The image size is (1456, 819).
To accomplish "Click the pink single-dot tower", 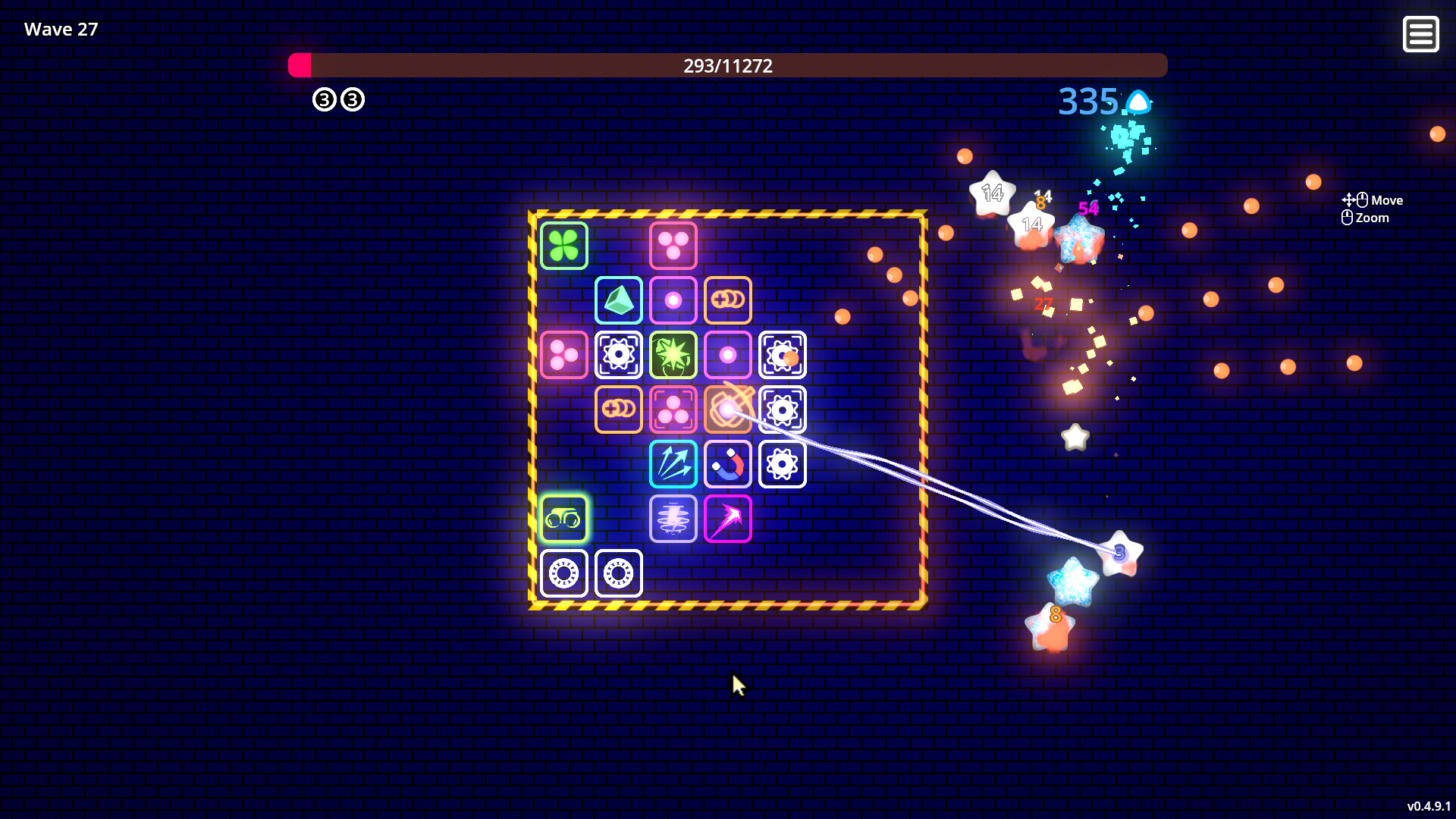I will 673,300.
